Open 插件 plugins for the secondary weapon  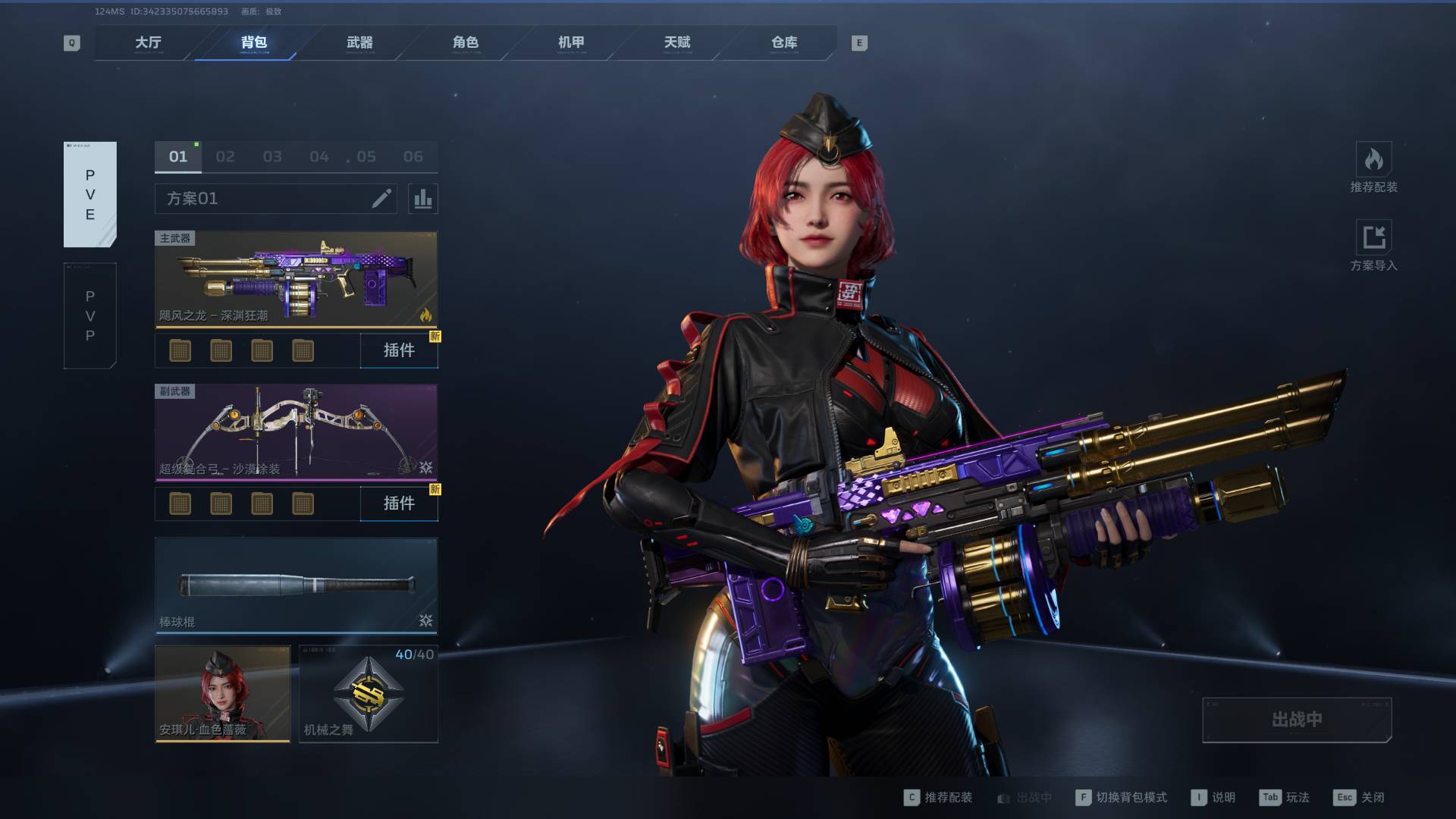(399, 504)
